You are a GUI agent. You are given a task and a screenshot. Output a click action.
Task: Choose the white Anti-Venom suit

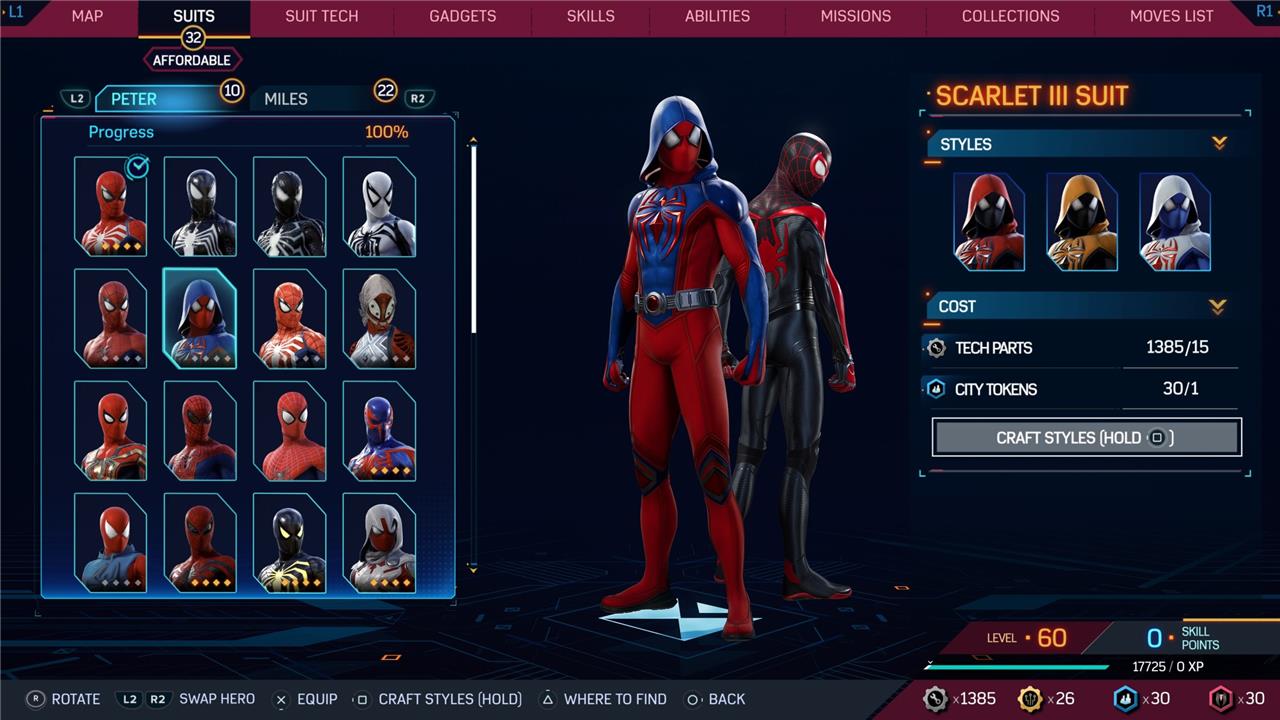coord(379,206)
